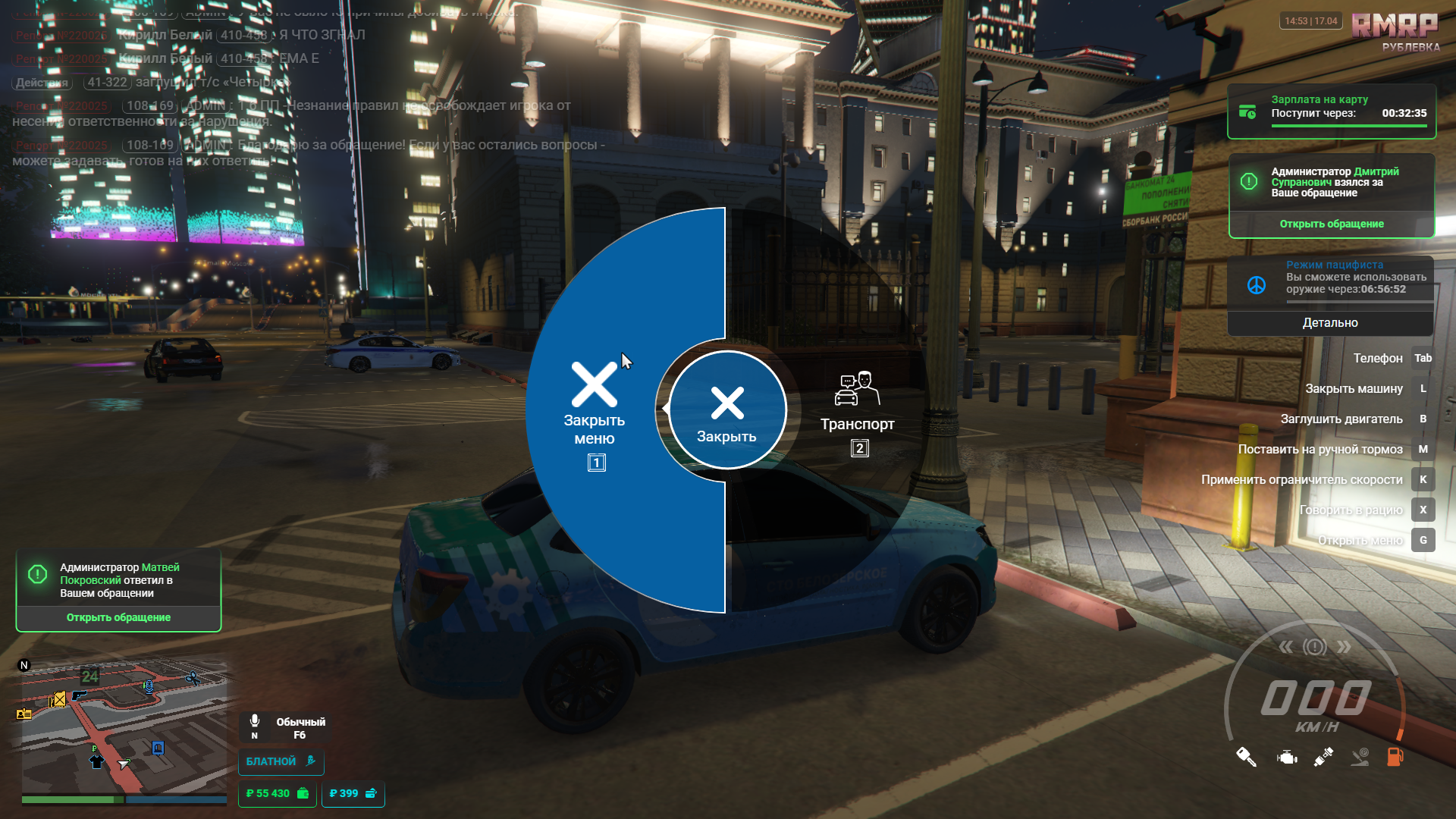Screen dimensions: 1456x819
Task: Show pacifist mode details via "Детально"
Action: (x=1330, y=323)
